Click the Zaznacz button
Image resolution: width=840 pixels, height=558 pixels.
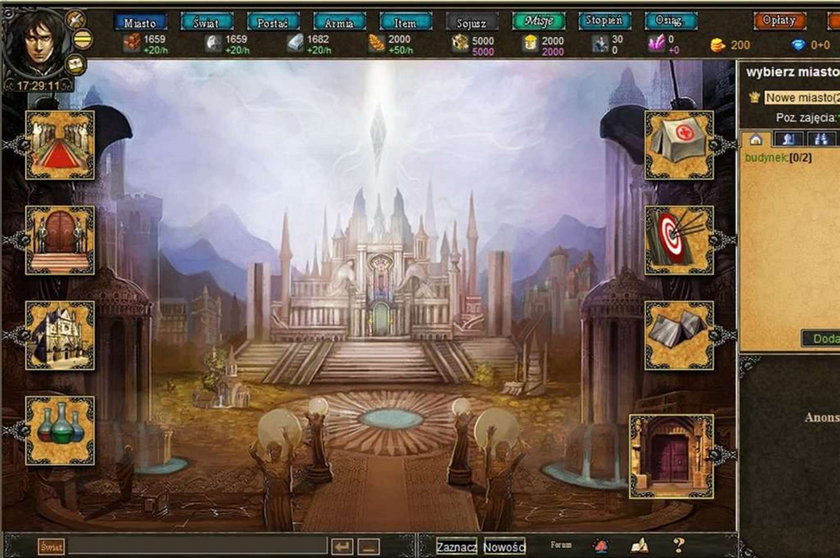(456, 546)
